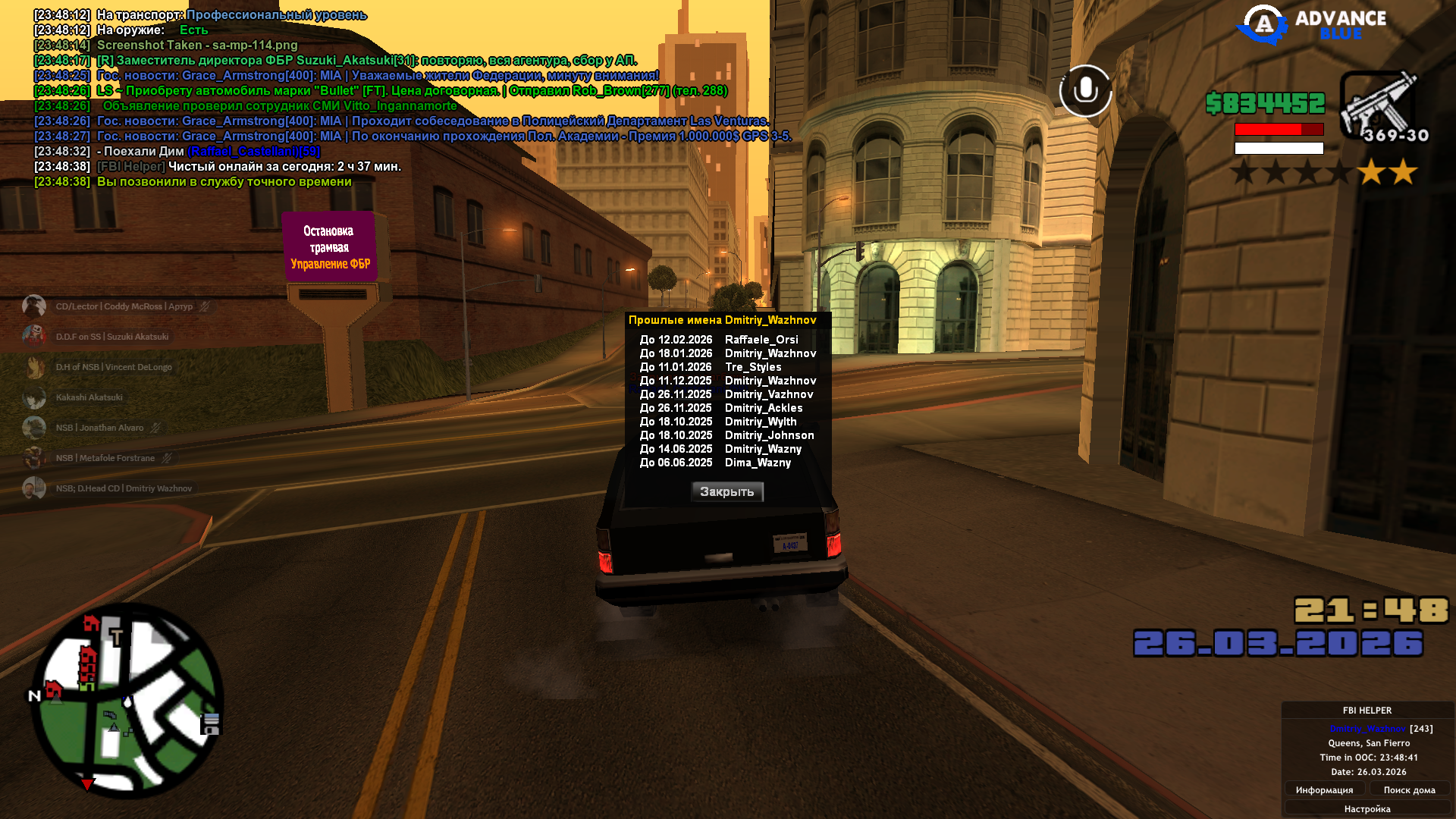Image resolution: width=1456 pixels, height=819 pixels.
Task: Choose the Dima_Wazny past name row
Action: (x=726, y=463)
